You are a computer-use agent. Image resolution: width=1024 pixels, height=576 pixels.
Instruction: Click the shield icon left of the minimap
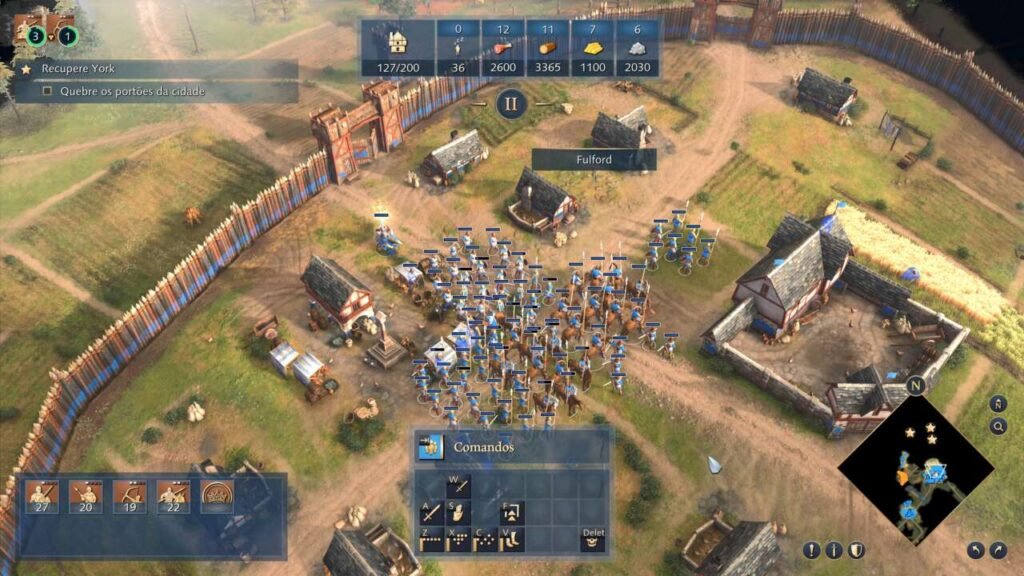point(856,550)
